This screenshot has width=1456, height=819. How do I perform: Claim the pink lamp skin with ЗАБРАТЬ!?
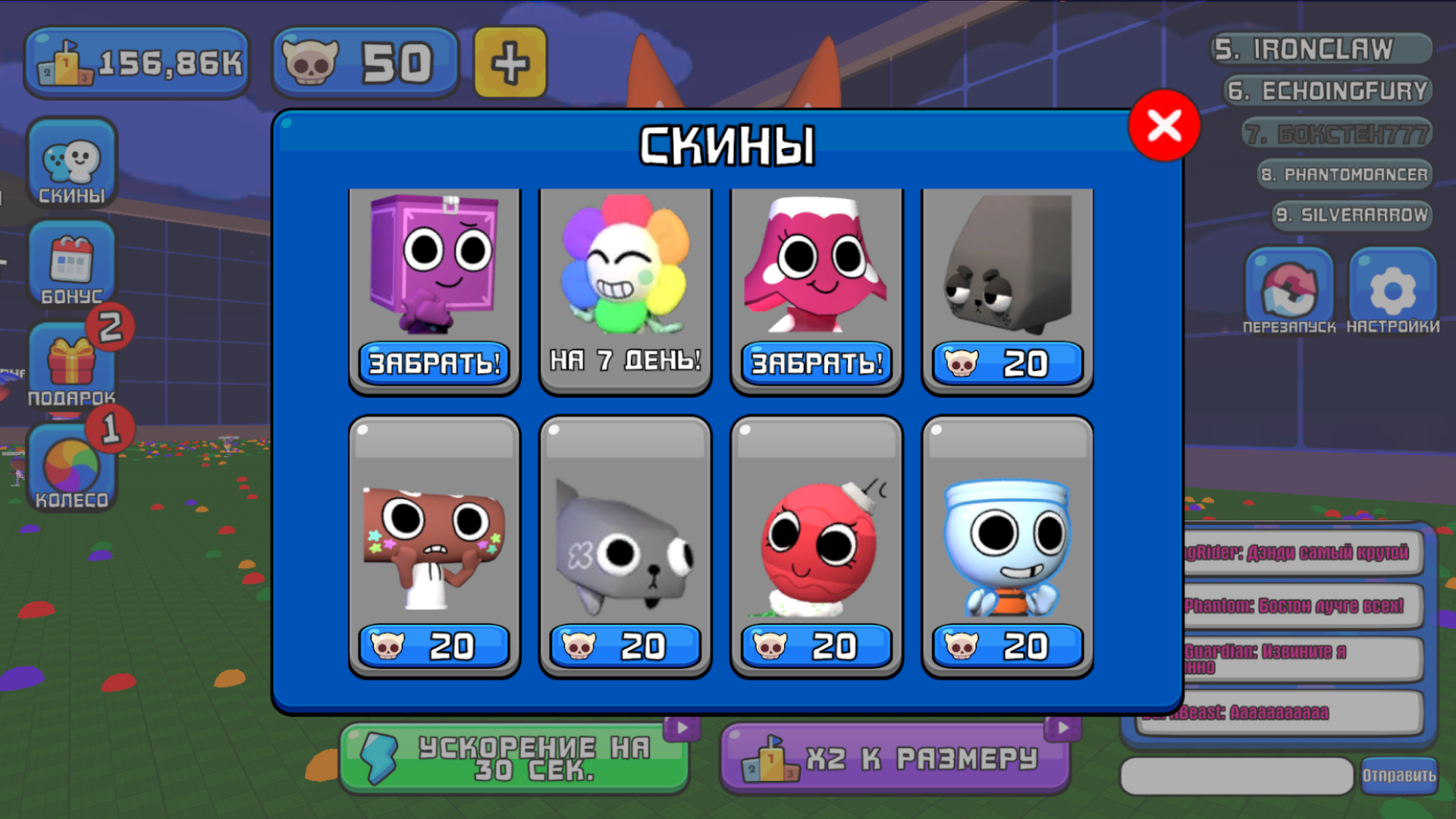815,362
